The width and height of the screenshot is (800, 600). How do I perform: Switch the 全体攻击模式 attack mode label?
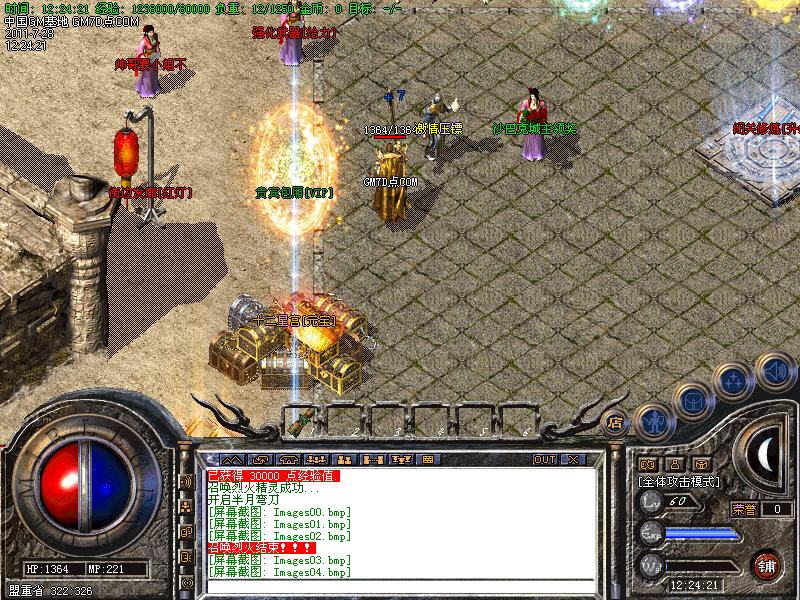coord(680,481)
